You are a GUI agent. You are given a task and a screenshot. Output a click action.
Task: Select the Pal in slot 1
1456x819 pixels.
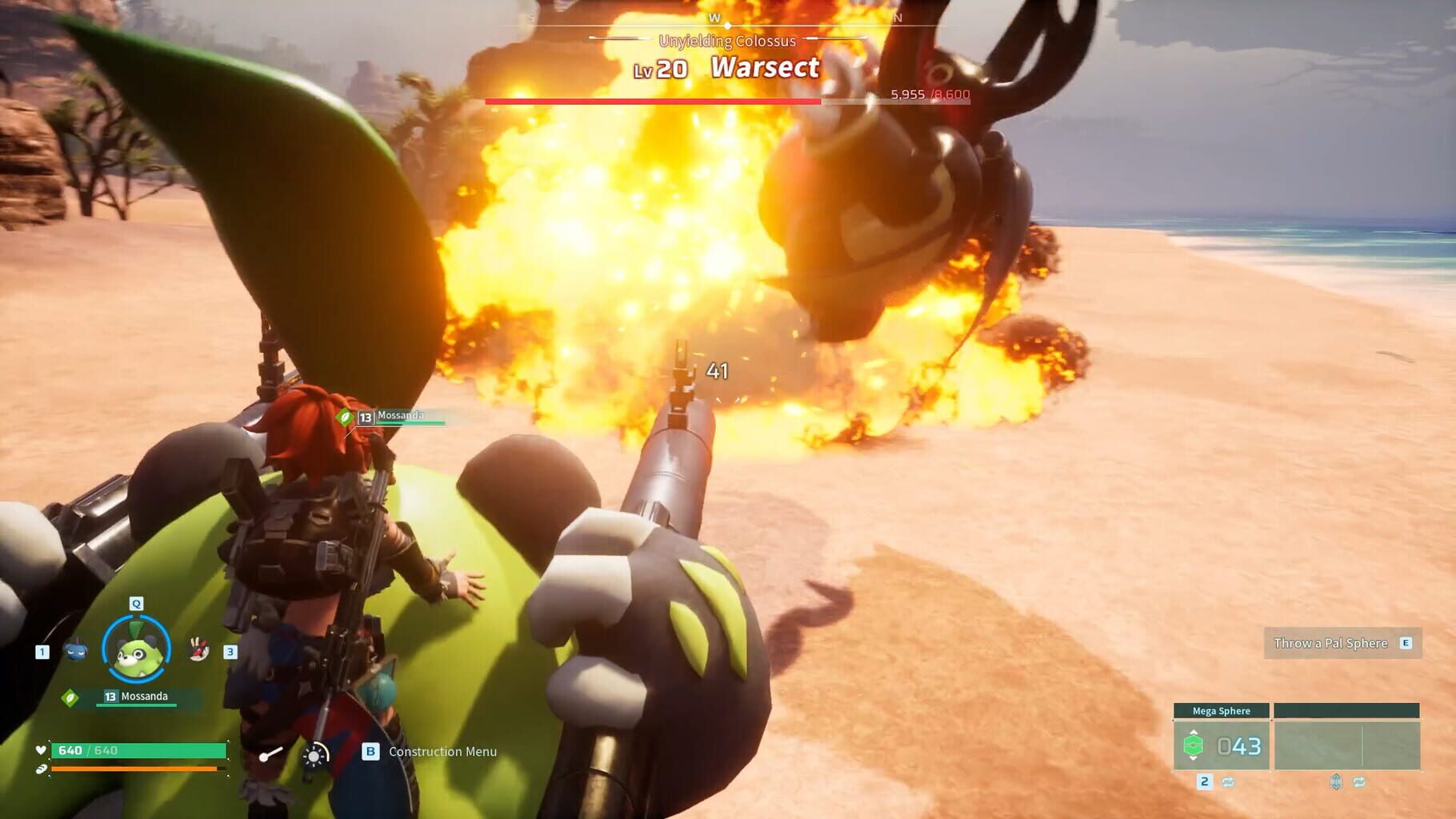pyautogui.click(x=76, y=649)
